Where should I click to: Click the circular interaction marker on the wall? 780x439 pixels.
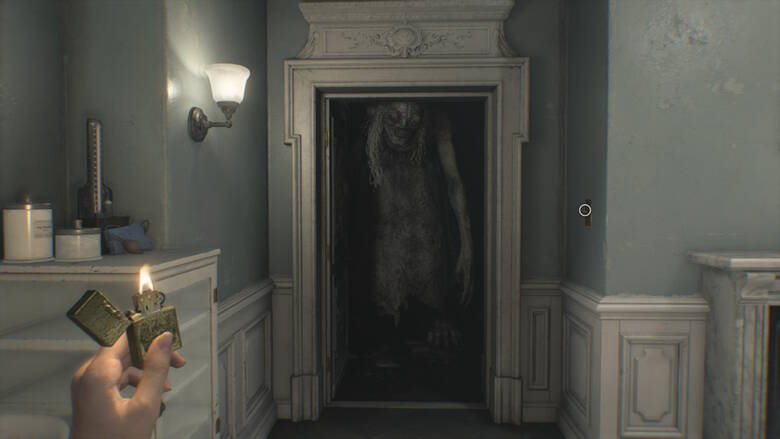point(585,210)
